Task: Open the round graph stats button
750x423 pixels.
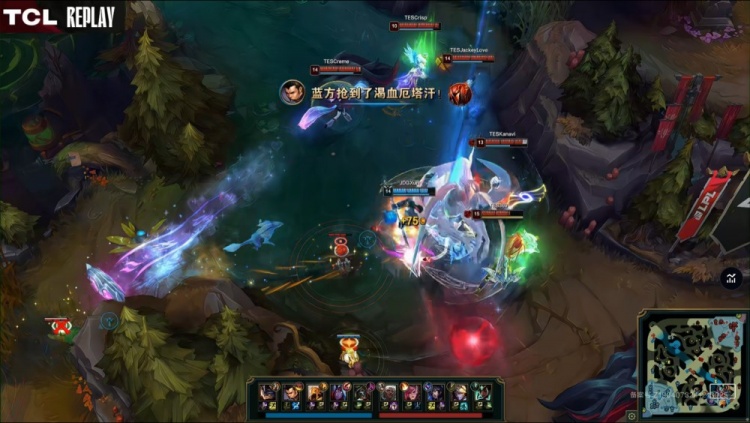Action: (731, 278)
